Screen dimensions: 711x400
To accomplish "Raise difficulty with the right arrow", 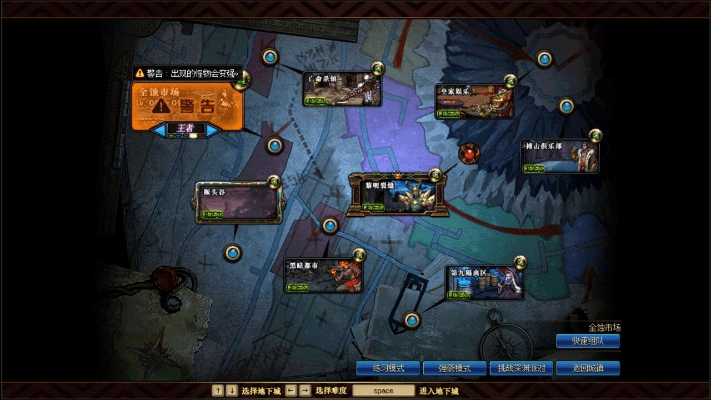I will tap(212, 129).
